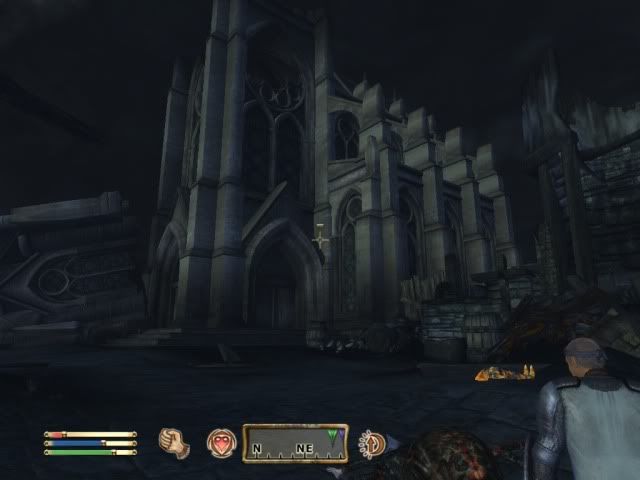Click the fist weapon icon
The width and height of the screenshot is (640, 480).
click(x=175, y=442)
